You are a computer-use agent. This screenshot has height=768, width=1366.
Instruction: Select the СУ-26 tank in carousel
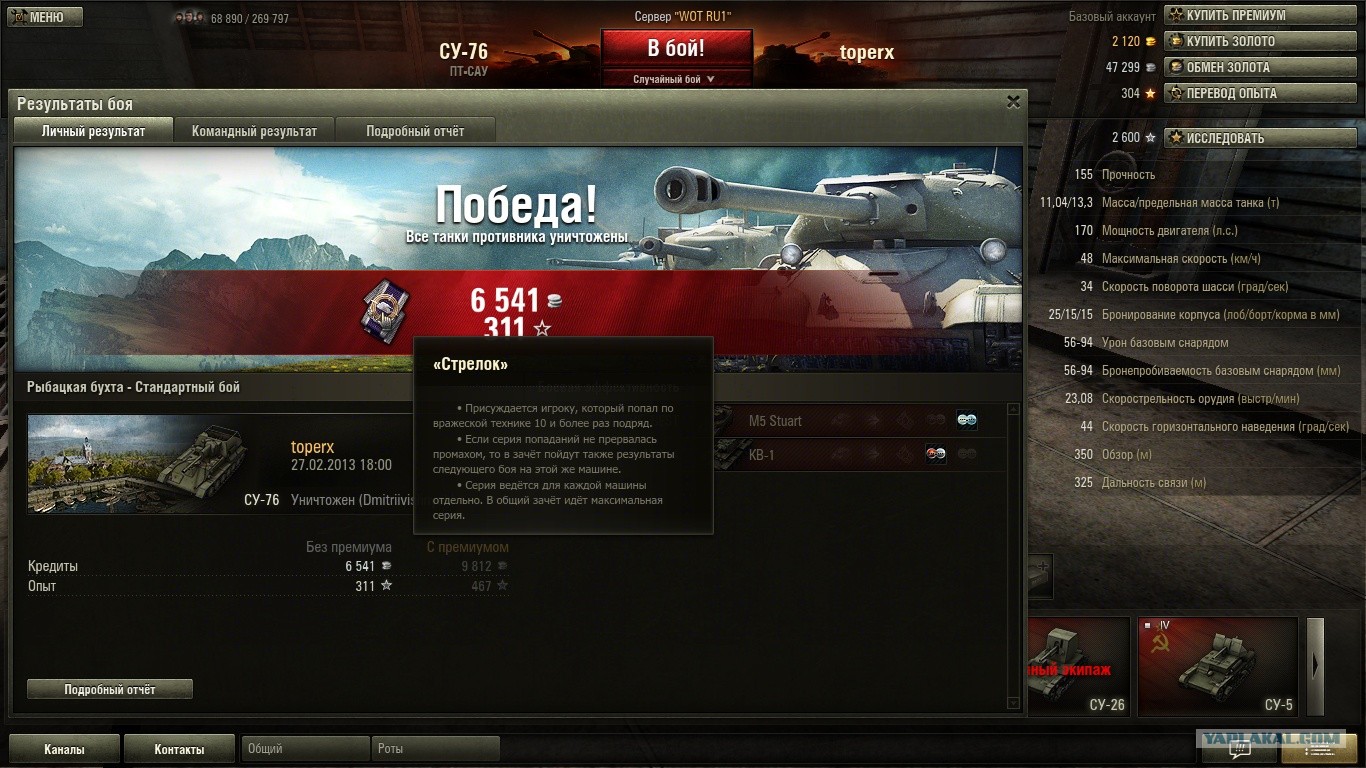1078,666
